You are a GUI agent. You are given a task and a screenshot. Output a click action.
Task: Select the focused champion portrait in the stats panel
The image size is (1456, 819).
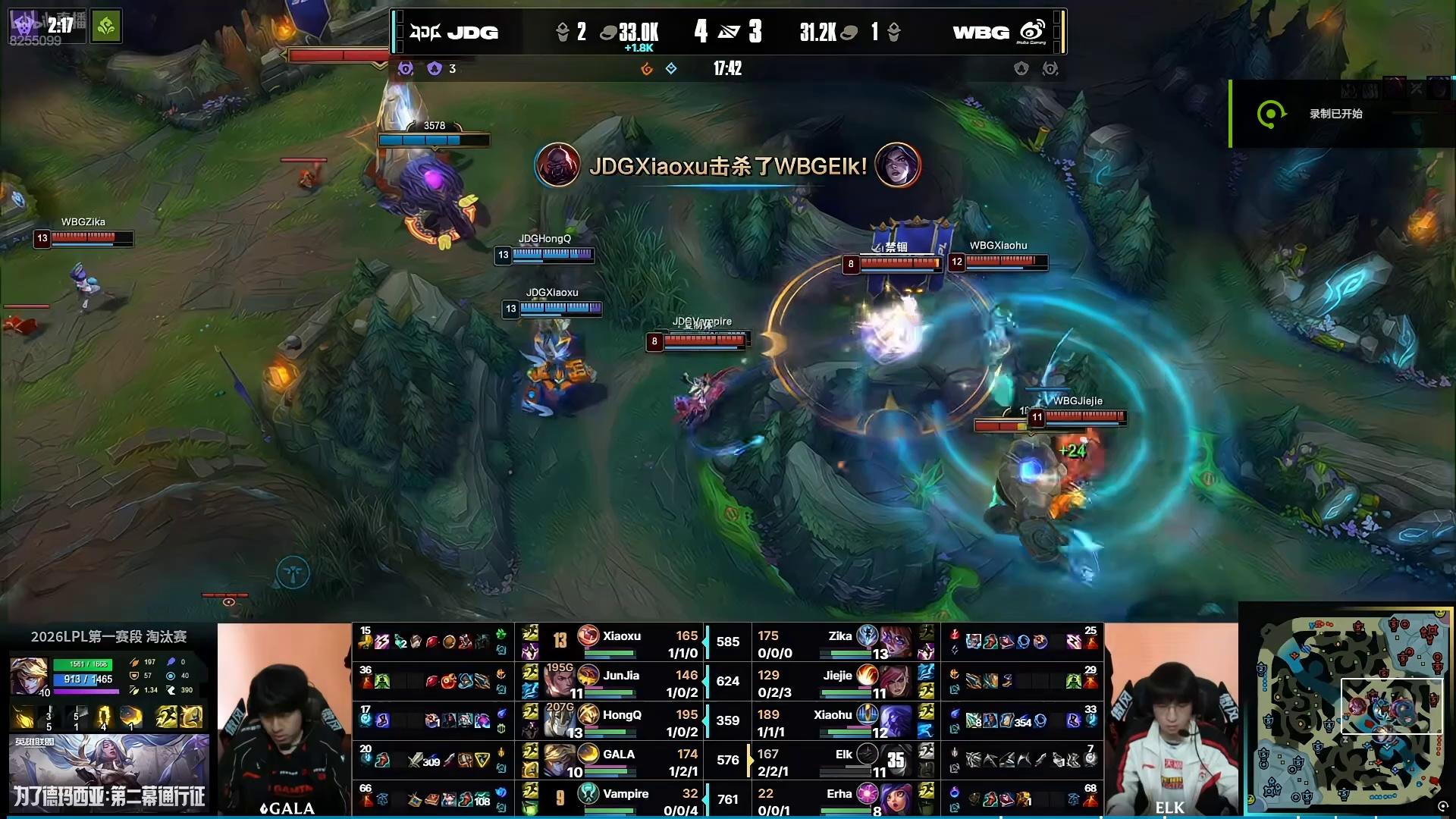tap(29, 673)
